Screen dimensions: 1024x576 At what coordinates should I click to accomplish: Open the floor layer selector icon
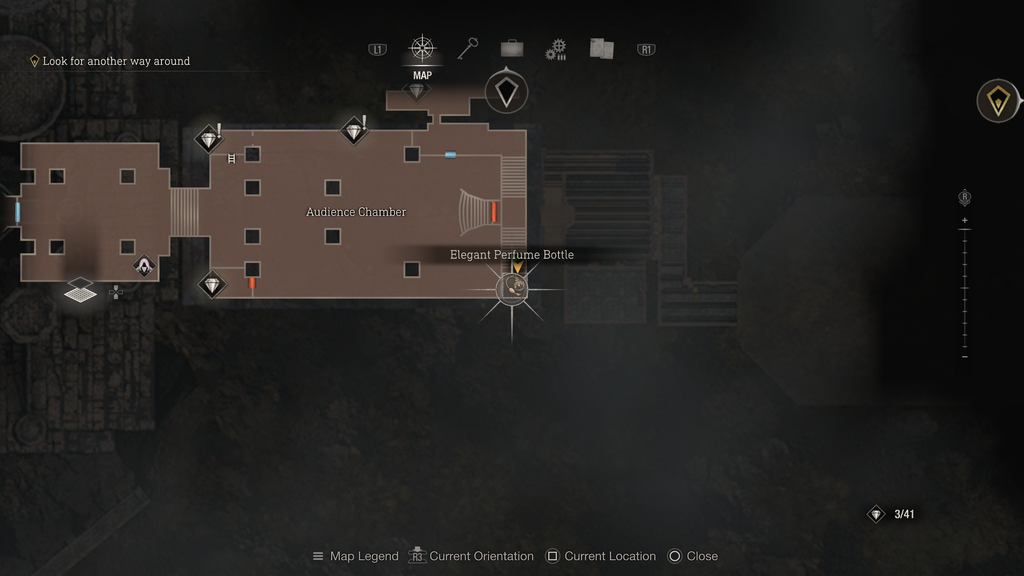(x=81, y=291)
